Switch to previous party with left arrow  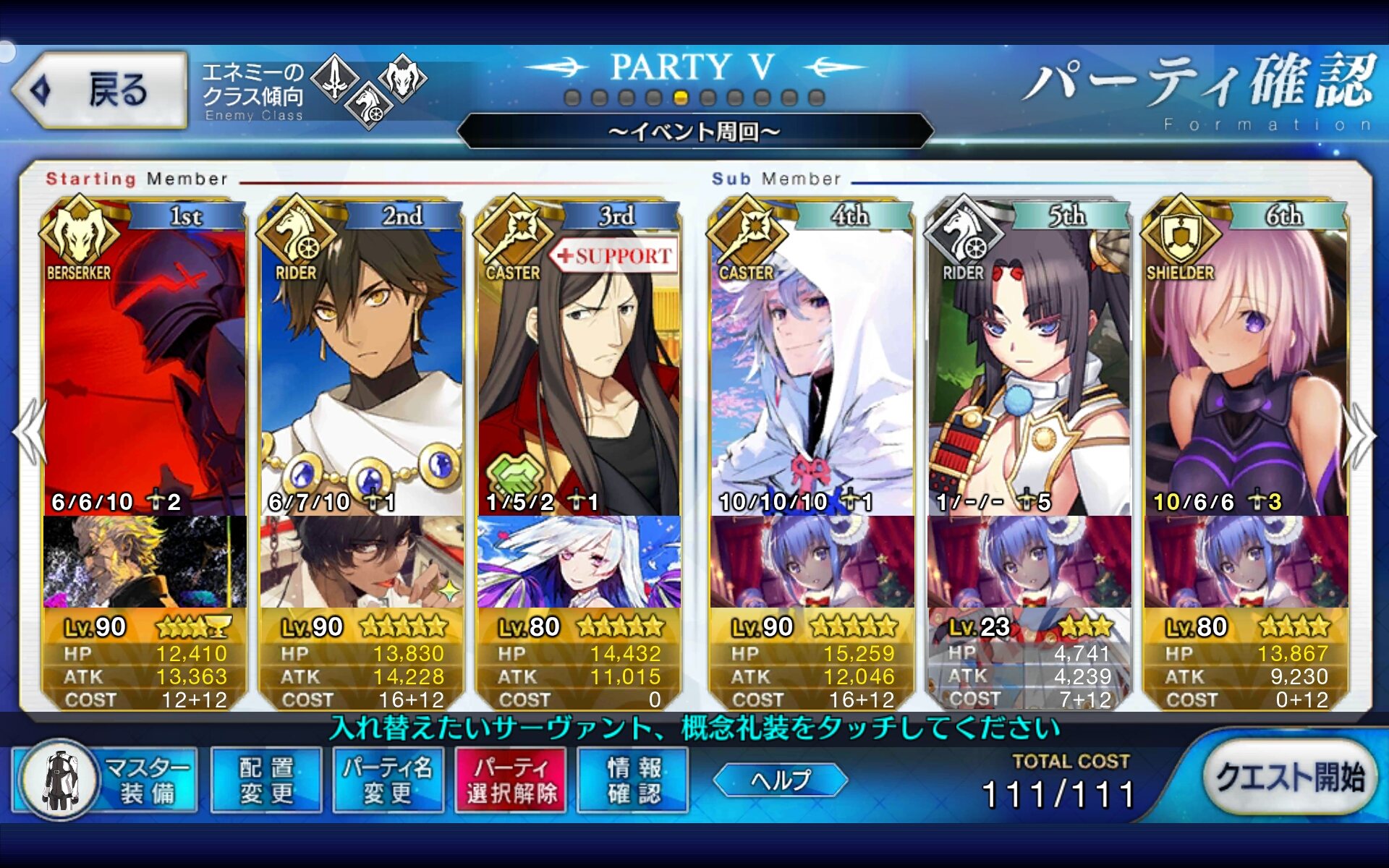29,433
